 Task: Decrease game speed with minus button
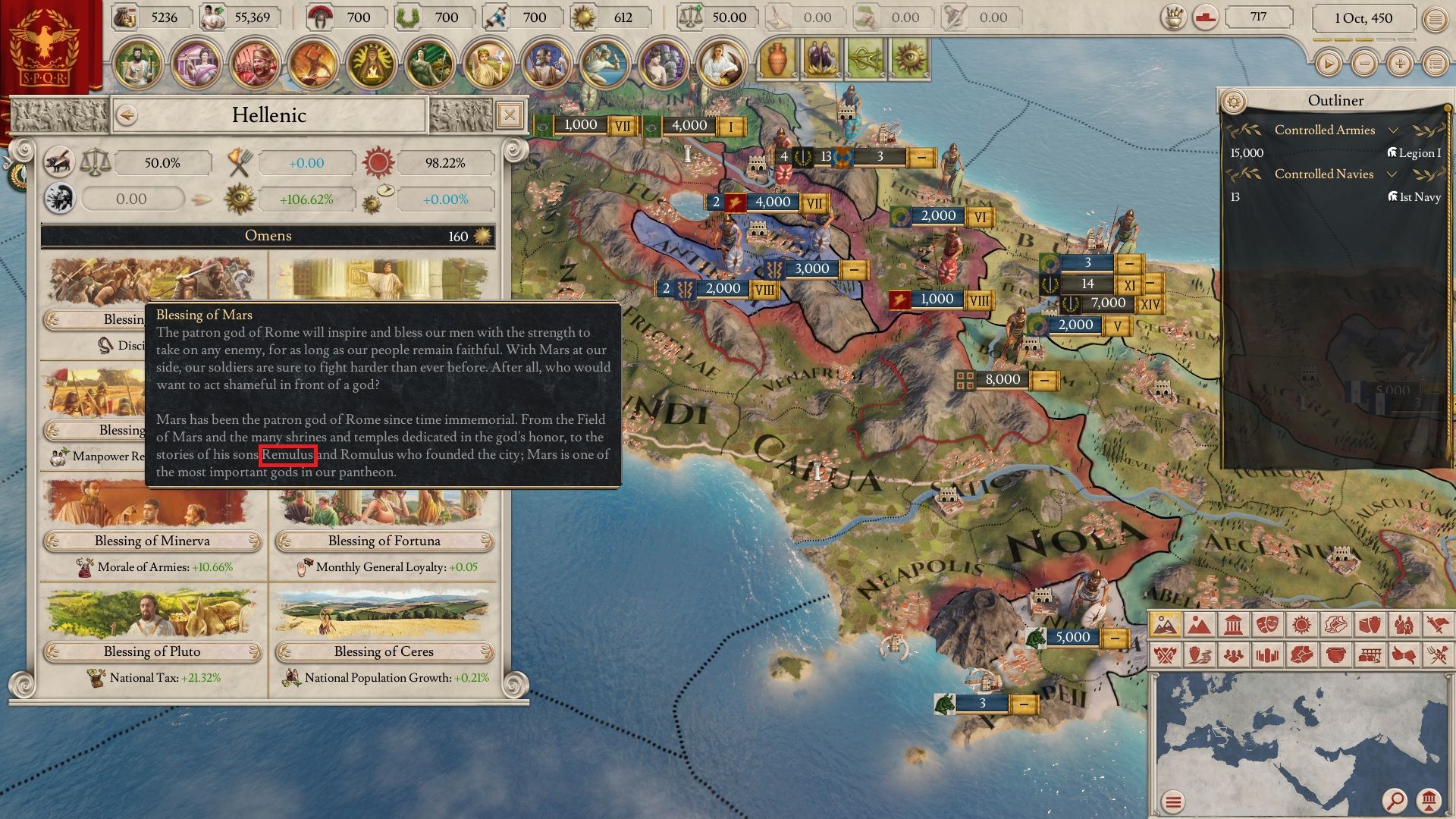pos(1364,64)
